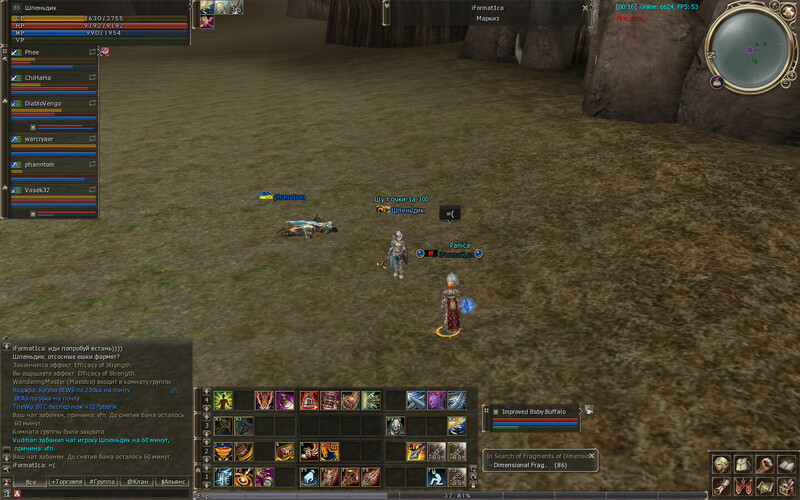This screenshot has width=800, height=500.
Task: Switch to the +Торговля chat tab
Action: point(67,481)
